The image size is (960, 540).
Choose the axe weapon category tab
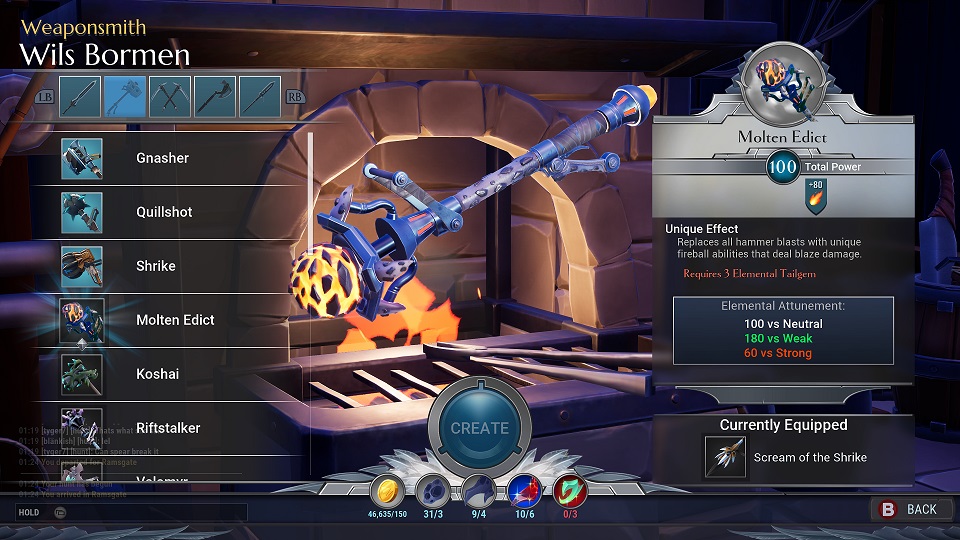click(x=215, y=96)
